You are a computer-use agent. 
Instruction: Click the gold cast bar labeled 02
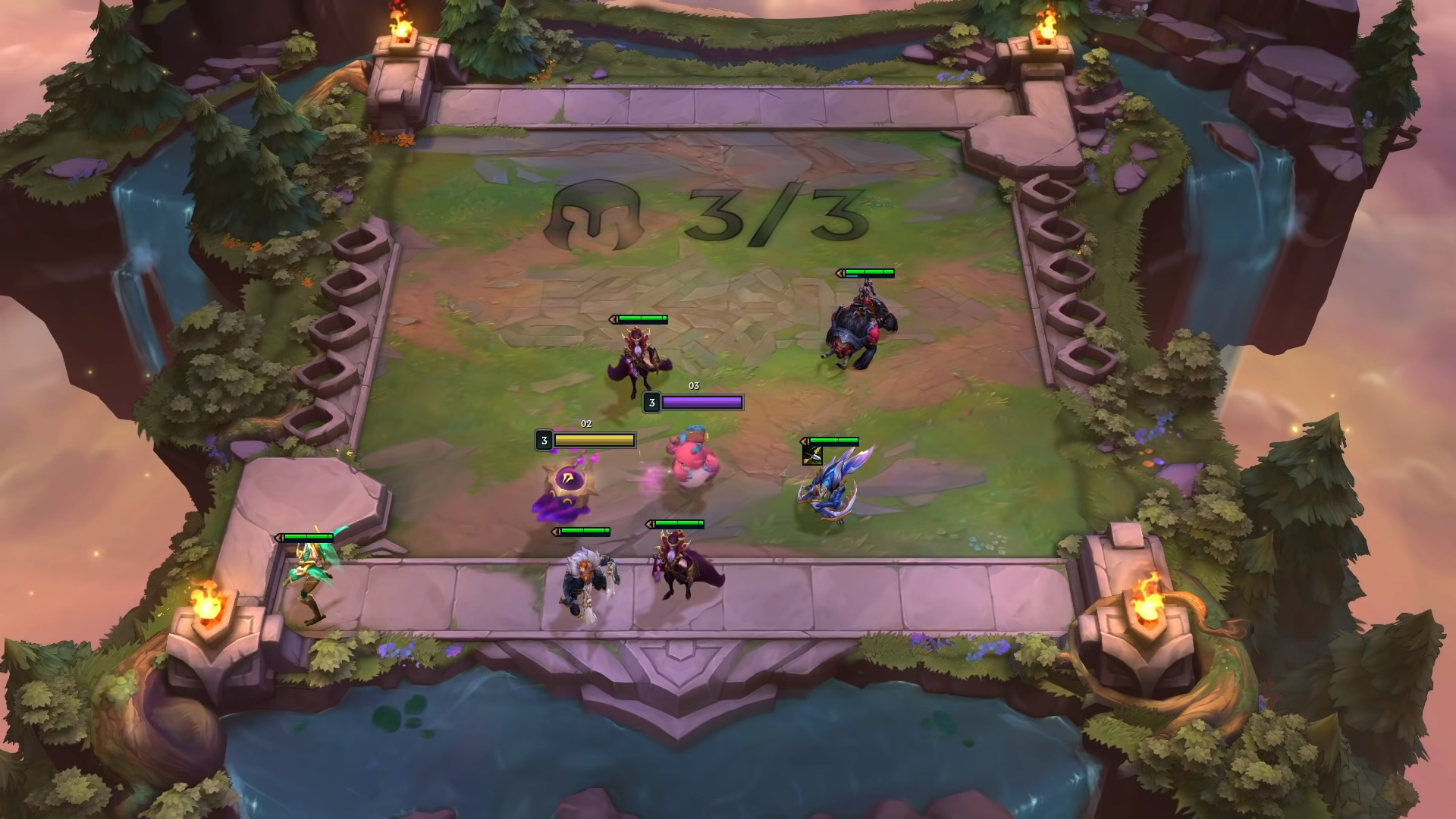594,439
